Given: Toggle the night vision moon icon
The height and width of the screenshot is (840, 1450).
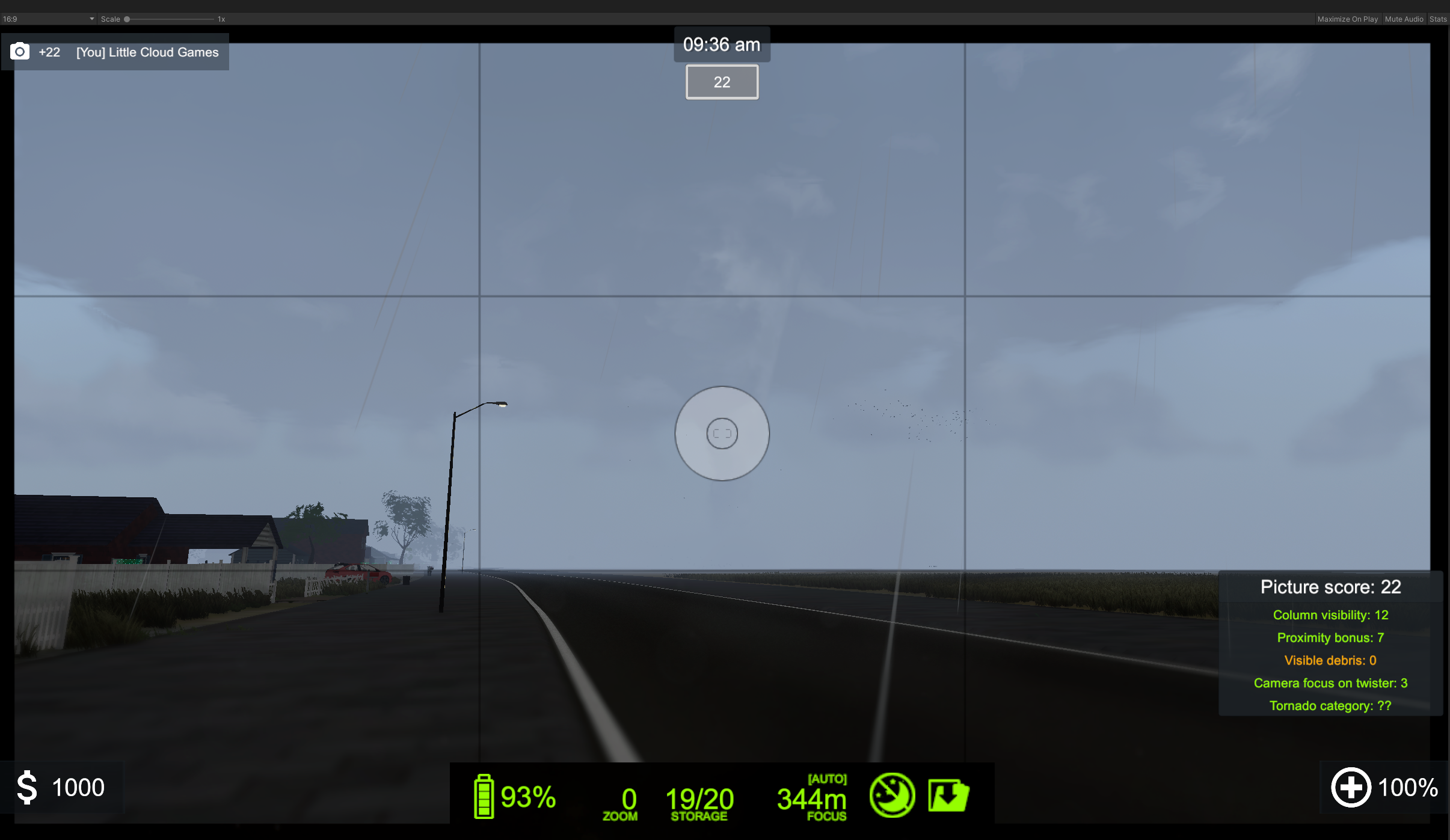Looking at the screenshot, I should [893, 794].
